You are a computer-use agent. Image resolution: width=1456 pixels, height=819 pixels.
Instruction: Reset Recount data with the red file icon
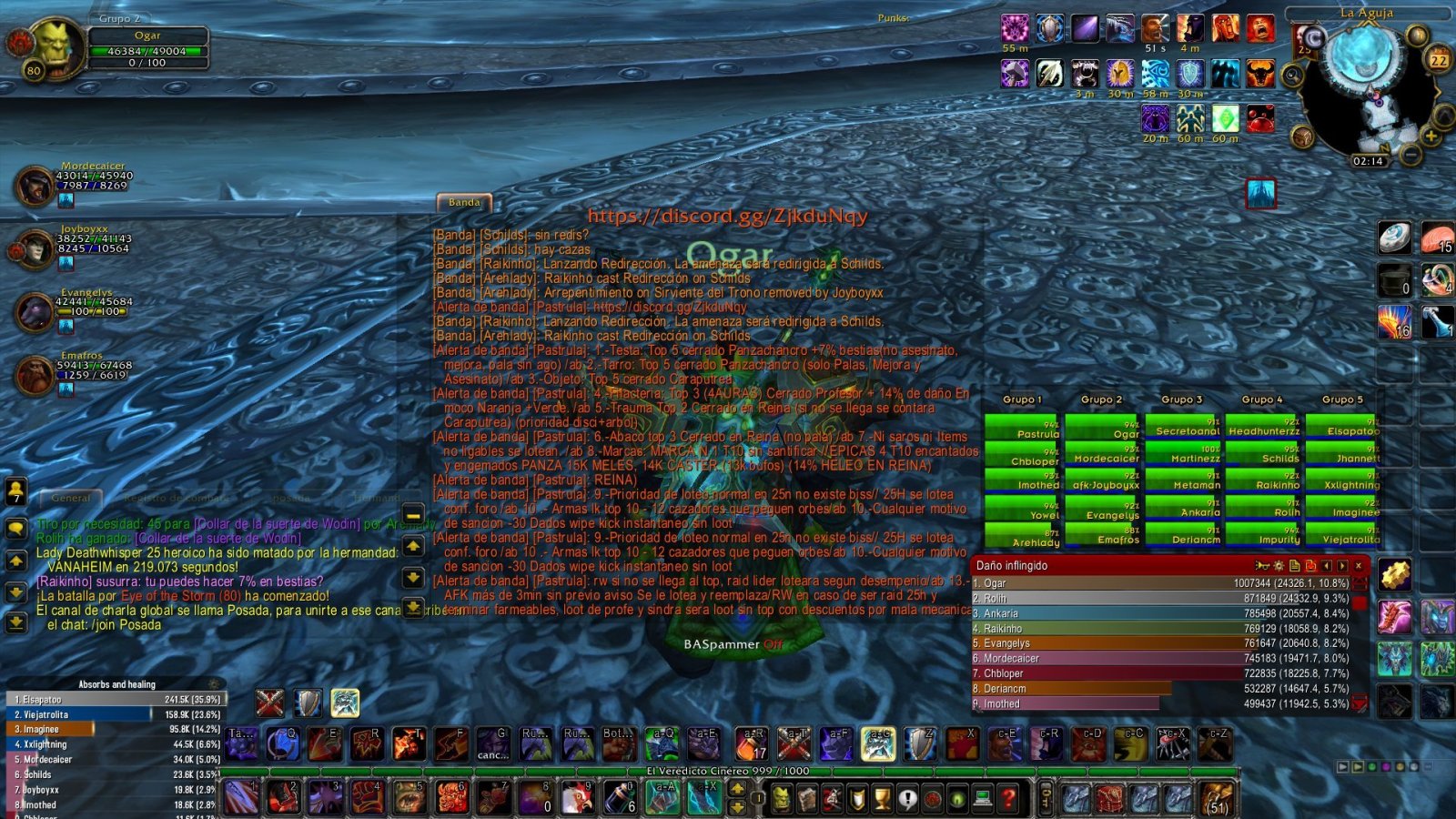tap(1309, 565)
